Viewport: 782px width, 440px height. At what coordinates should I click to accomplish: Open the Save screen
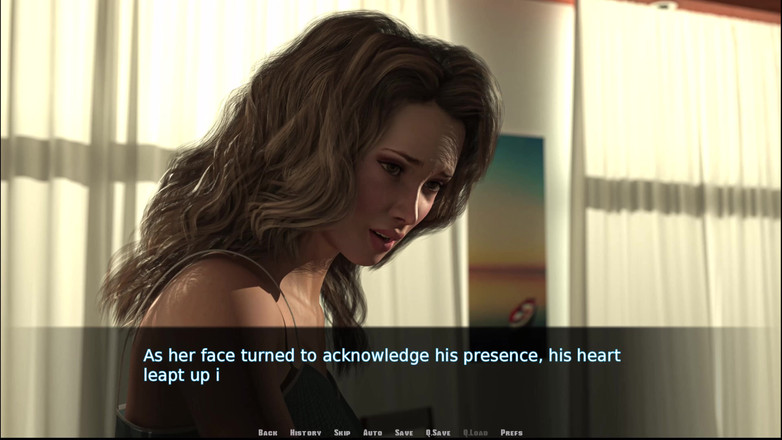[x=404, y=432]
